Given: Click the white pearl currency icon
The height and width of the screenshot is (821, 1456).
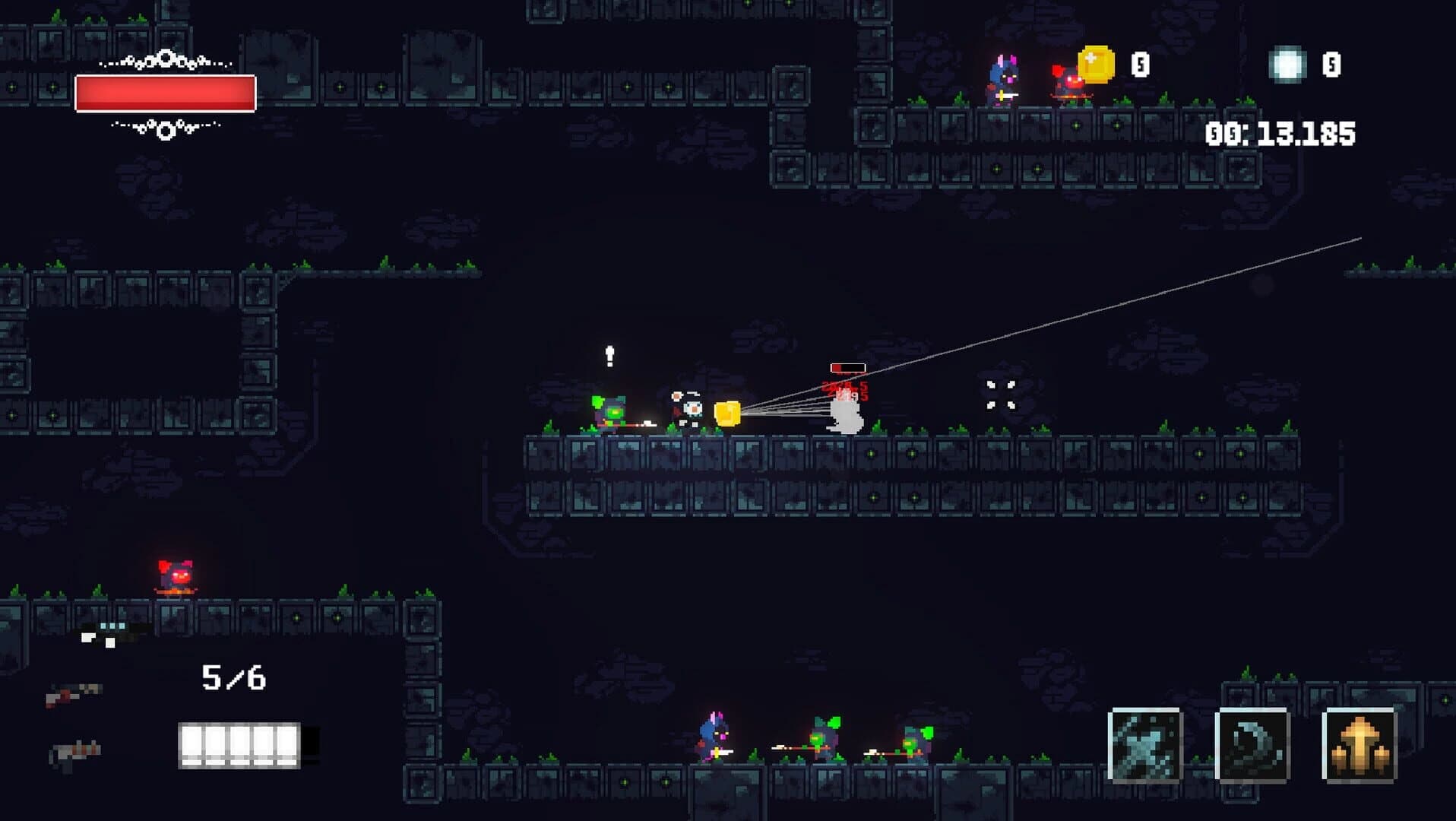Looking at the screenshot, I should click(1286, 62).
